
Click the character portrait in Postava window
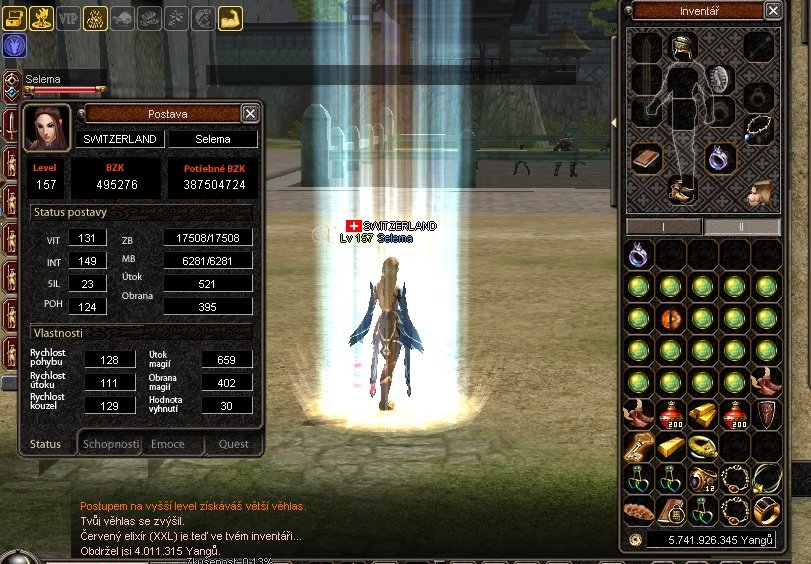click(x=47, y=127)
